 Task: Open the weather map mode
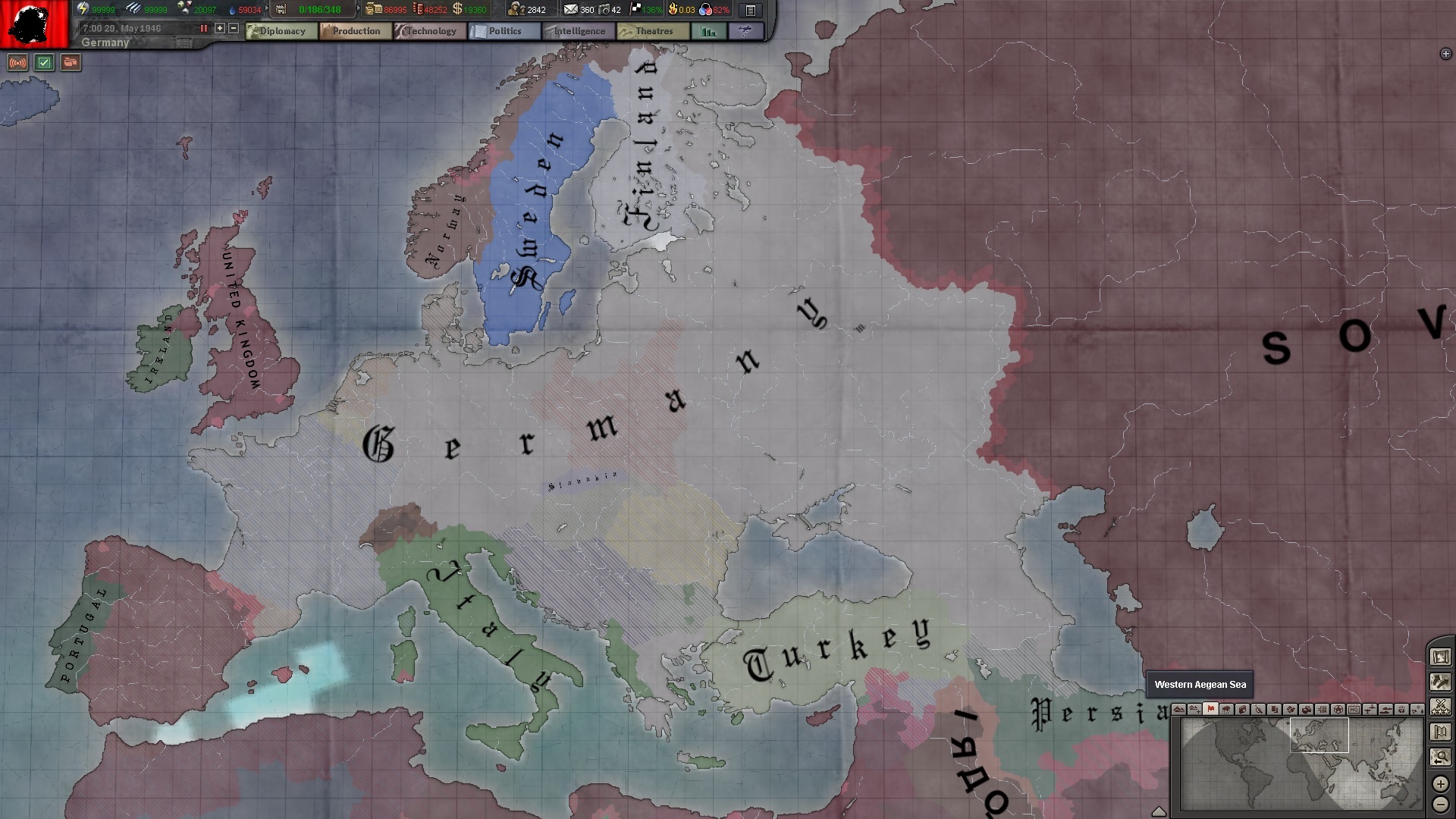pos(1226,711)
